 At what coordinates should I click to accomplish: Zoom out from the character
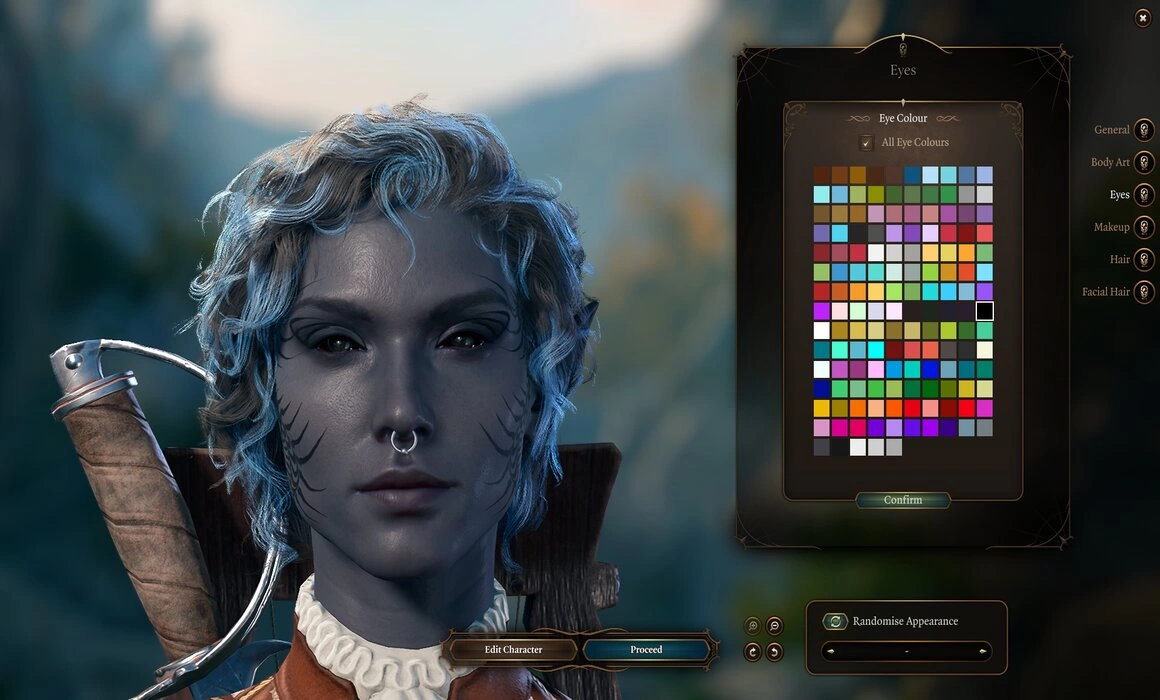774,626
